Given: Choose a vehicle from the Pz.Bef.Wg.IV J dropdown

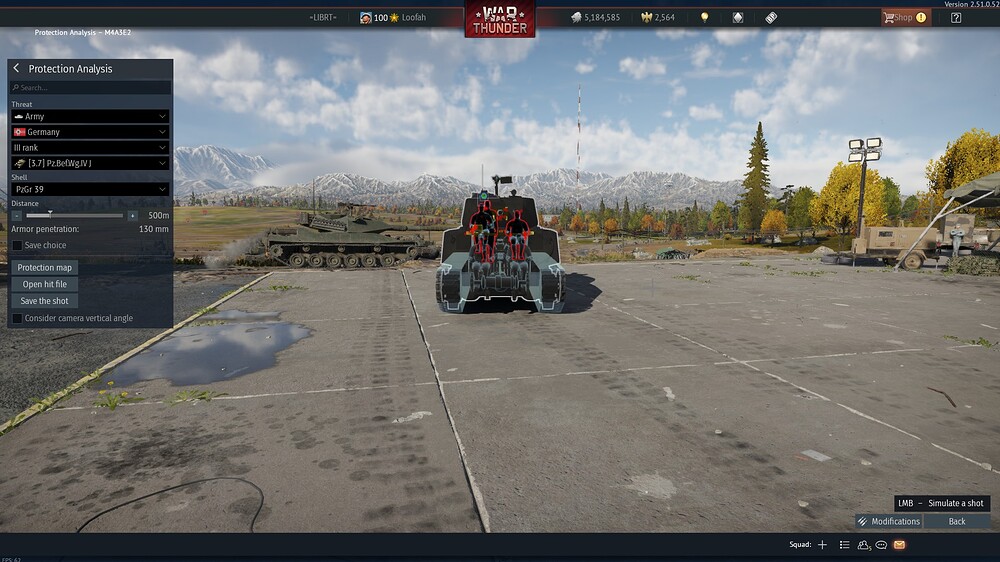Looking at the screenshot, I should pyautogui.click(x=89, y=163).
